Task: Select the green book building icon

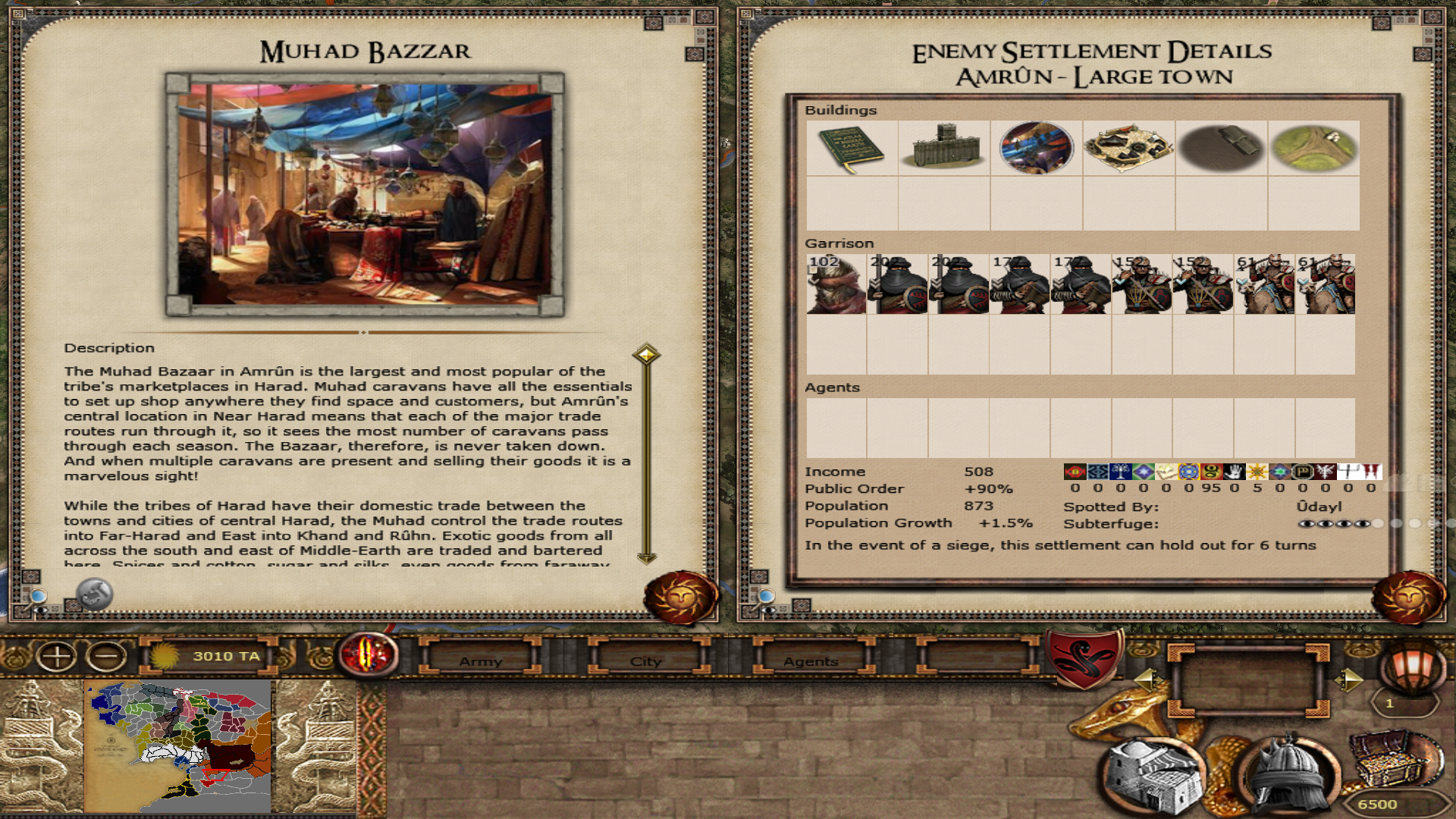Action: 852,148
